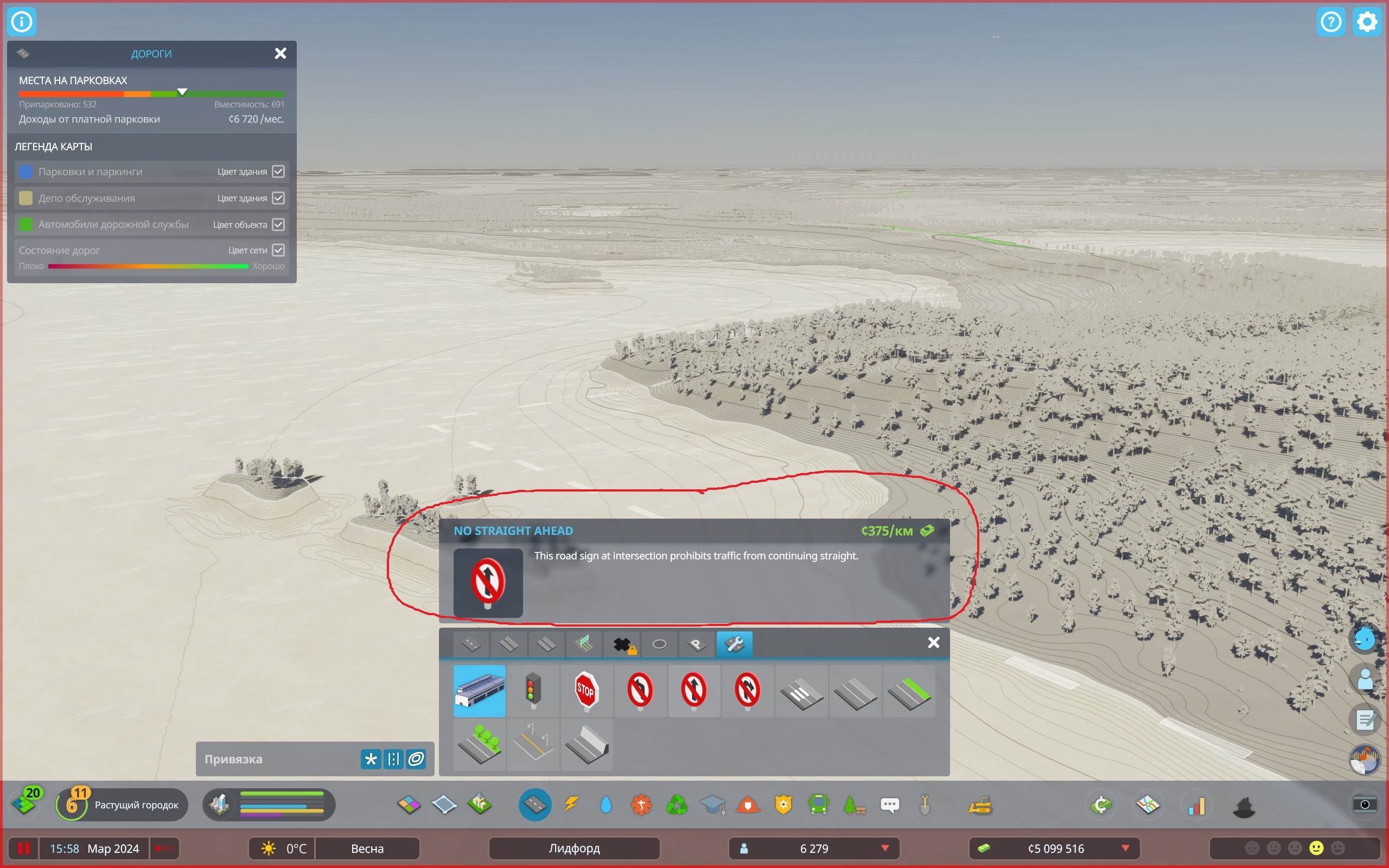The width and height of the screenshot is (1389, 868).
Task: Expand the population dropdown showing 6 279
Action: coord(884,848)
